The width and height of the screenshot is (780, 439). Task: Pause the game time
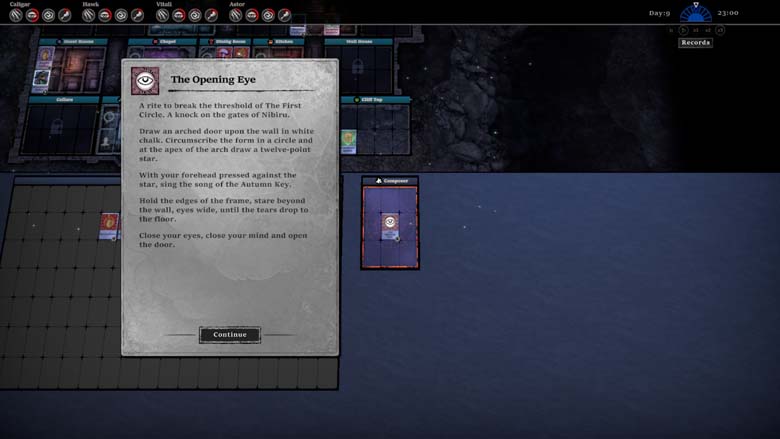coord(672,31)
